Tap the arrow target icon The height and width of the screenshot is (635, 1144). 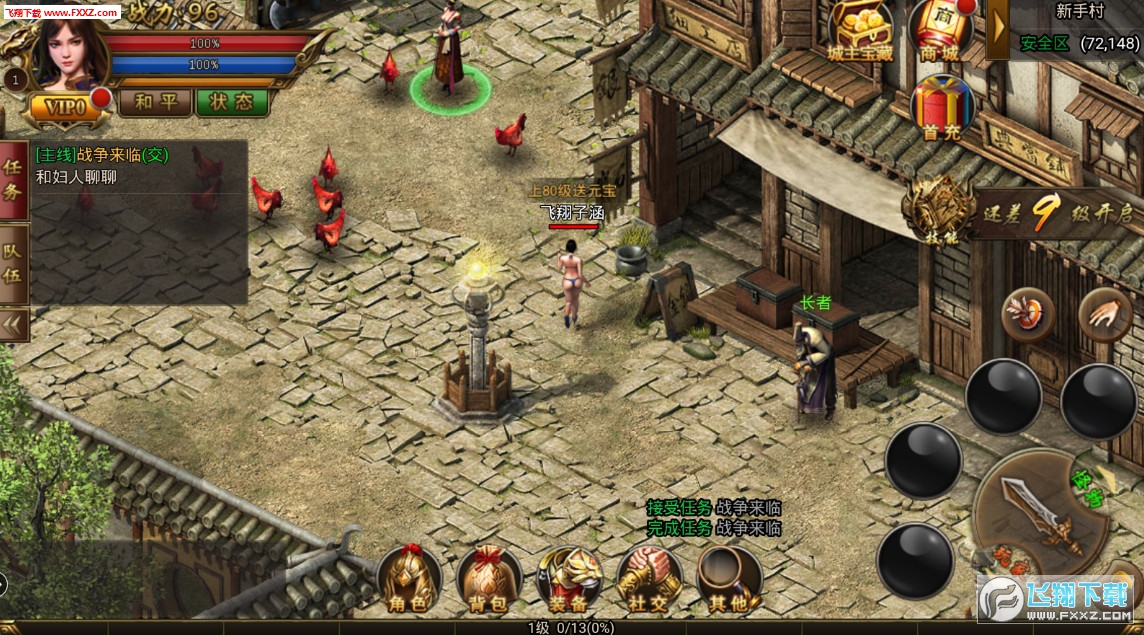pos(1028,312)
